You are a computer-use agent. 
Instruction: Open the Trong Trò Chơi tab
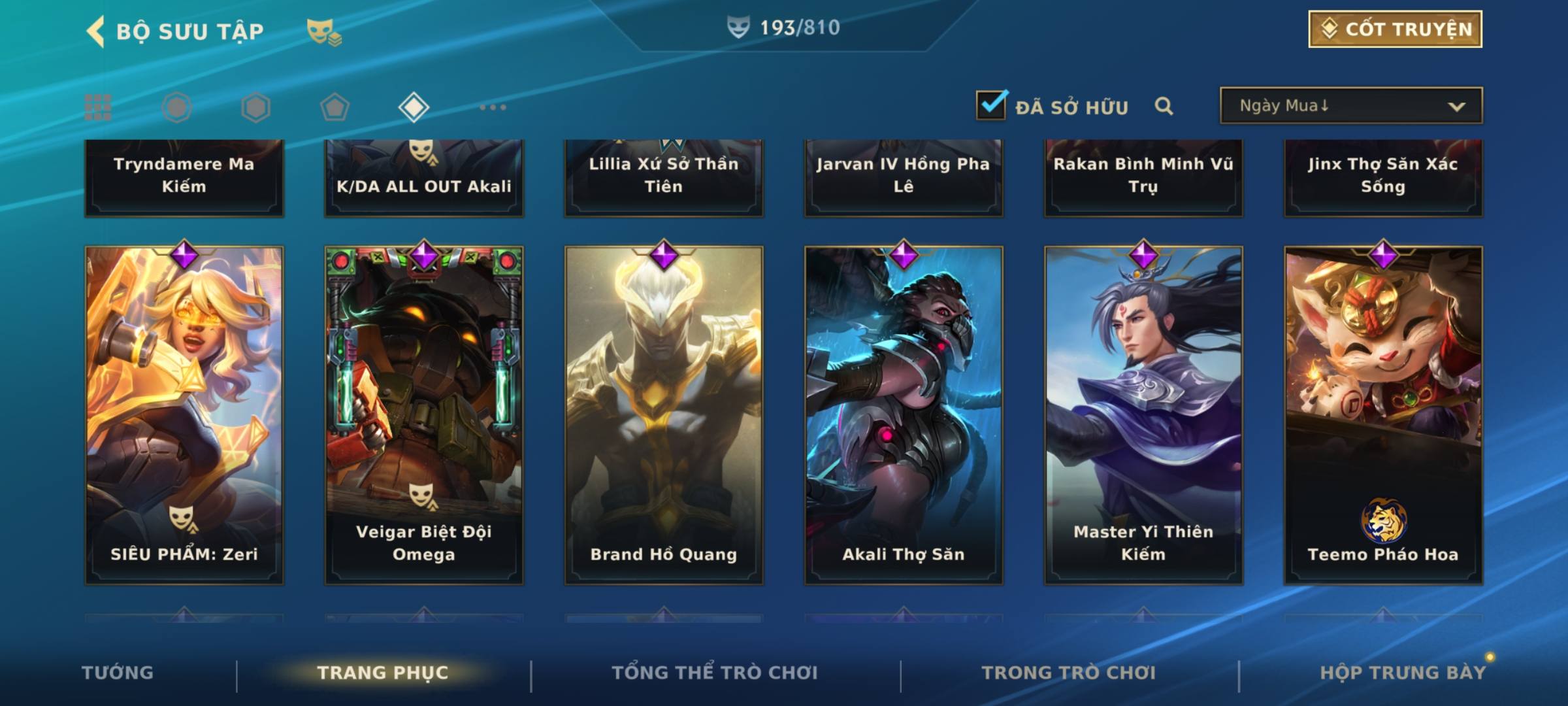[1069, 673]
